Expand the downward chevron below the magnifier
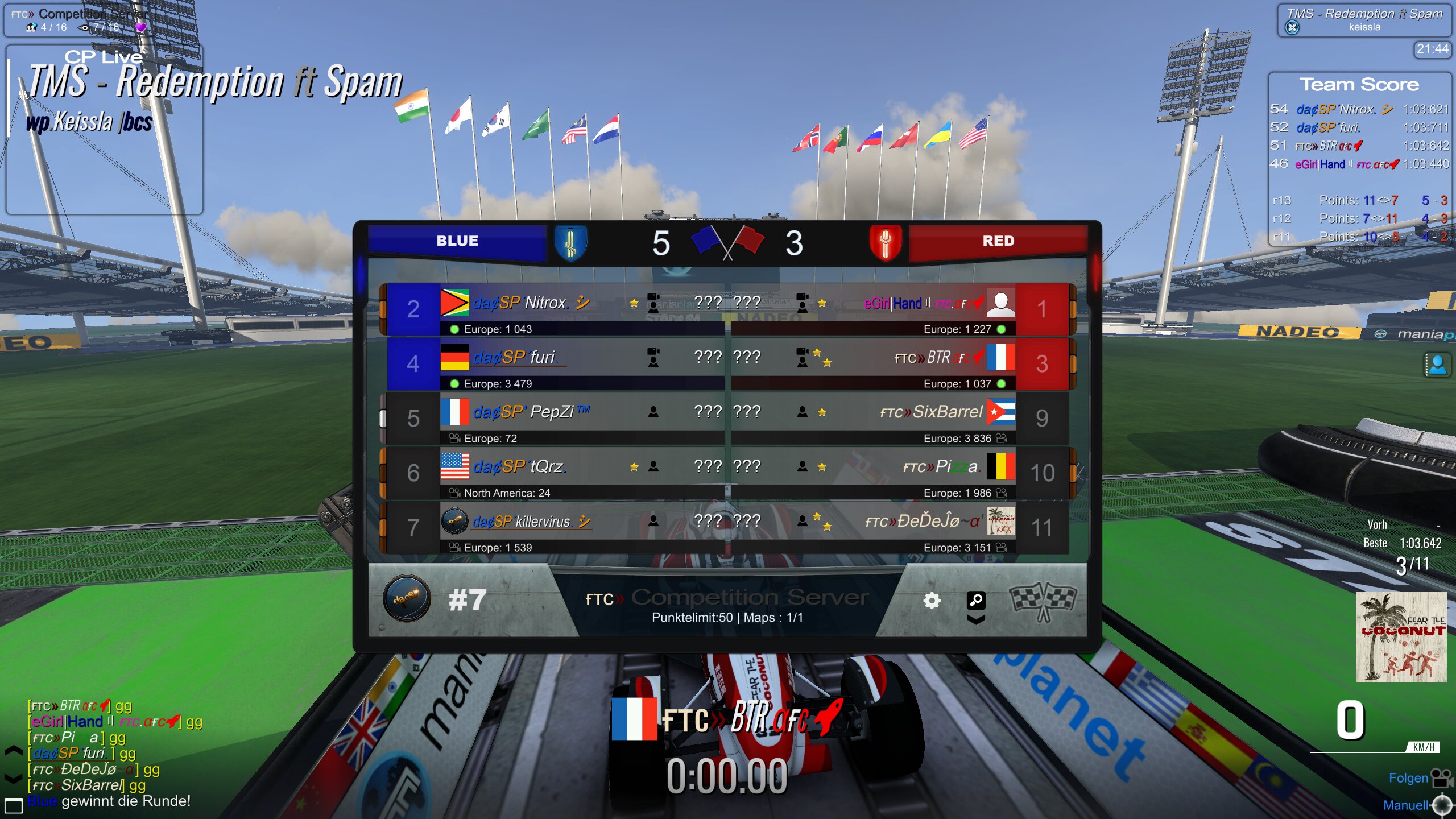Image resolution: width=1456 pixels, height=819 pixels. pos(976,619)
